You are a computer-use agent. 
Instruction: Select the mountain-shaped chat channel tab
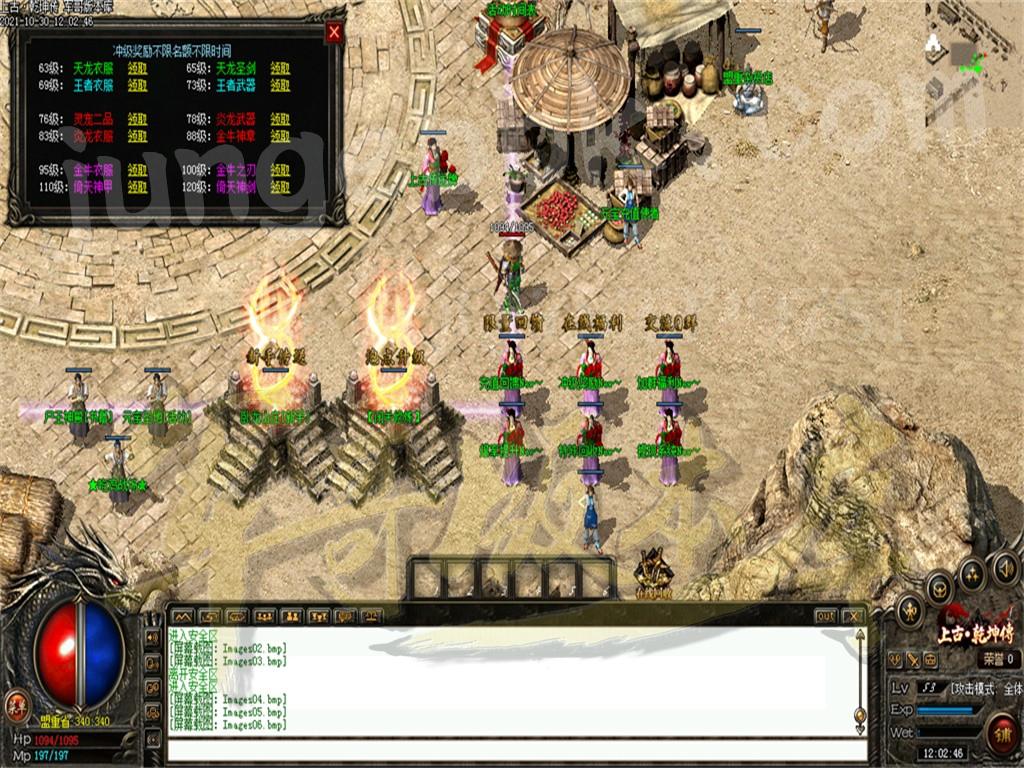182,616
